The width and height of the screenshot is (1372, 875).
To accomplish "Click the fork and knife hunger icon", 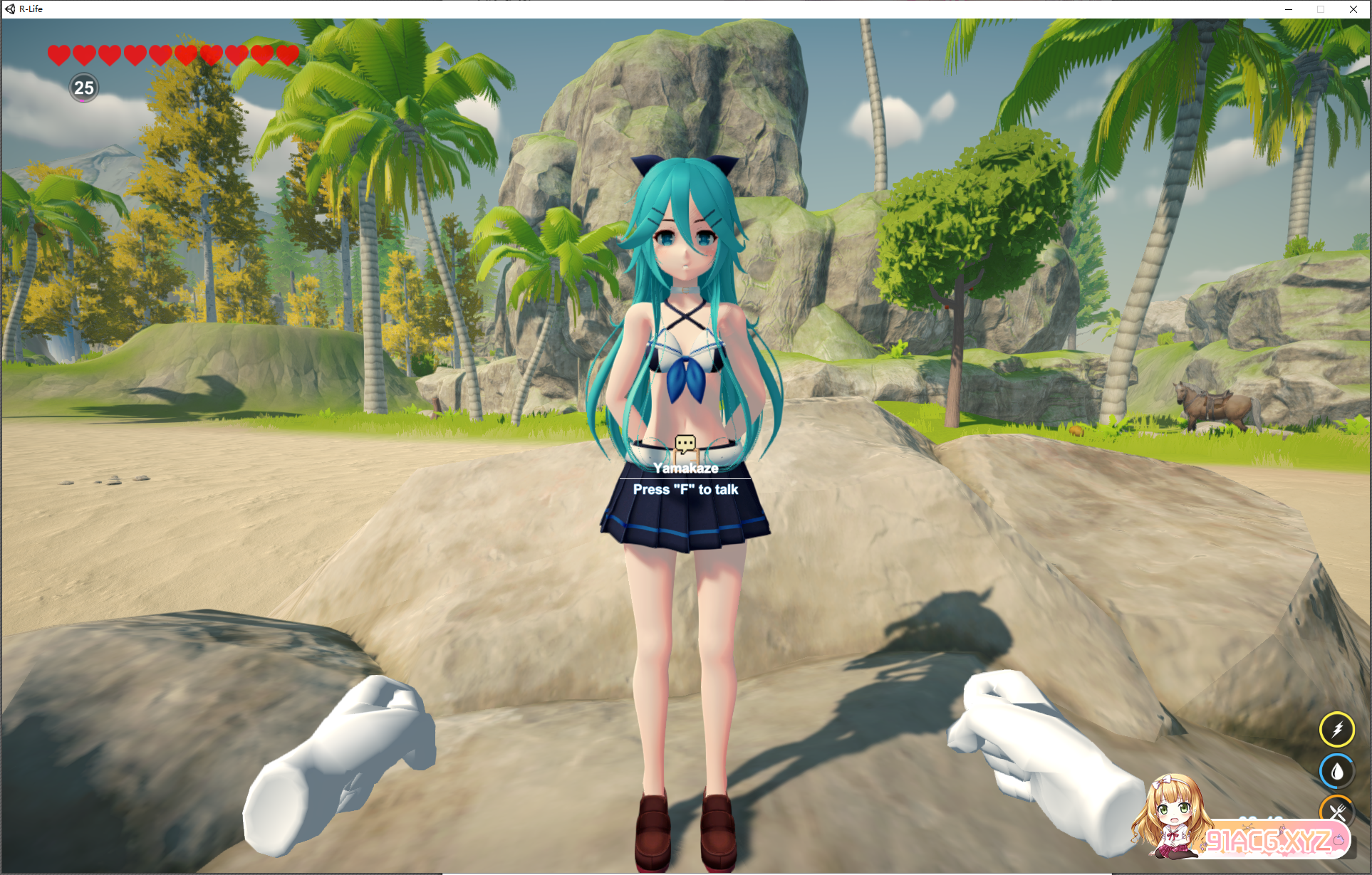I will coord(1338,810).
